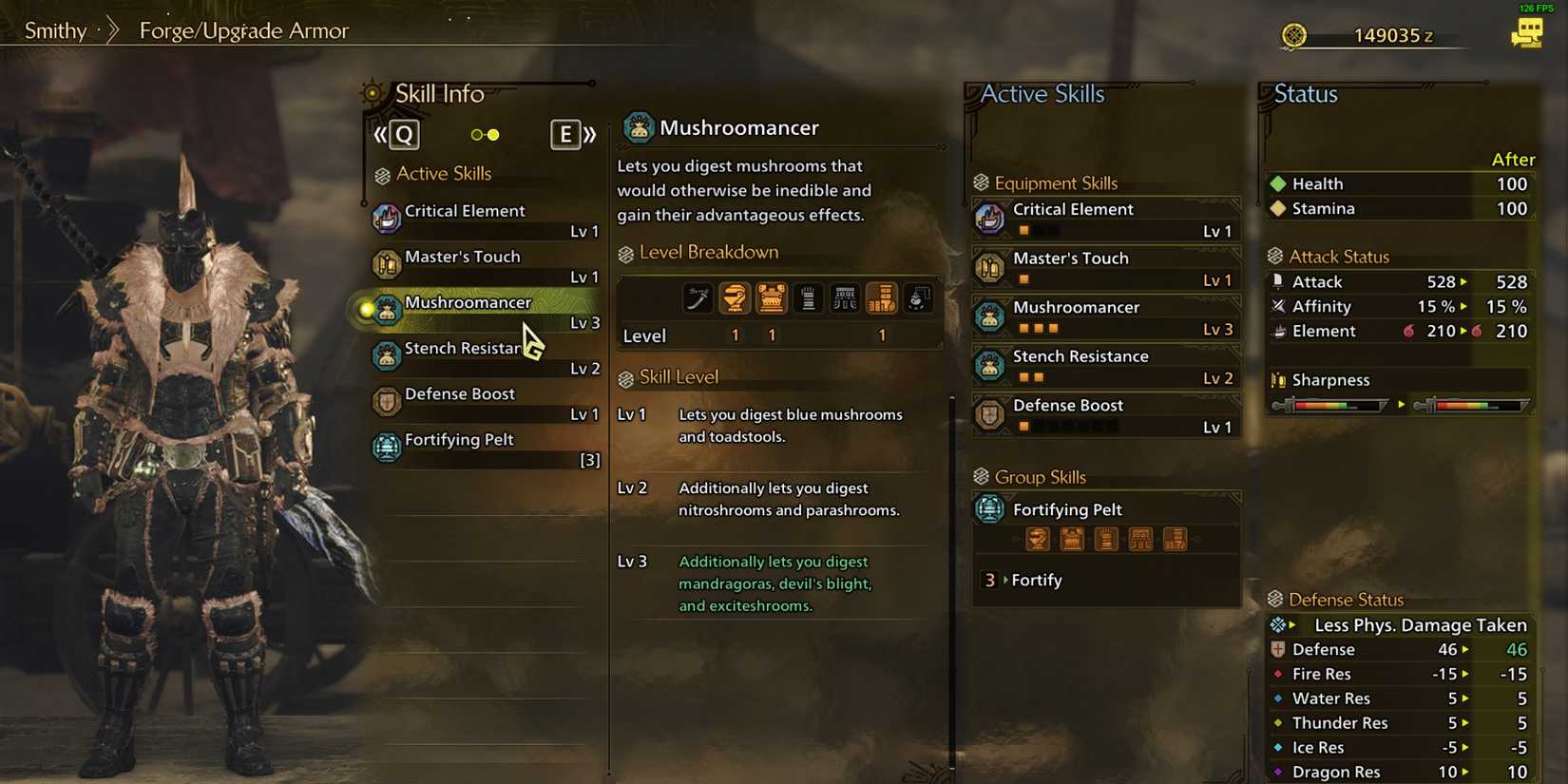Click the waist armor icon under Fortifying Pelt
The height and width of the screenshot is (784, 1568).
[1140, 539]
